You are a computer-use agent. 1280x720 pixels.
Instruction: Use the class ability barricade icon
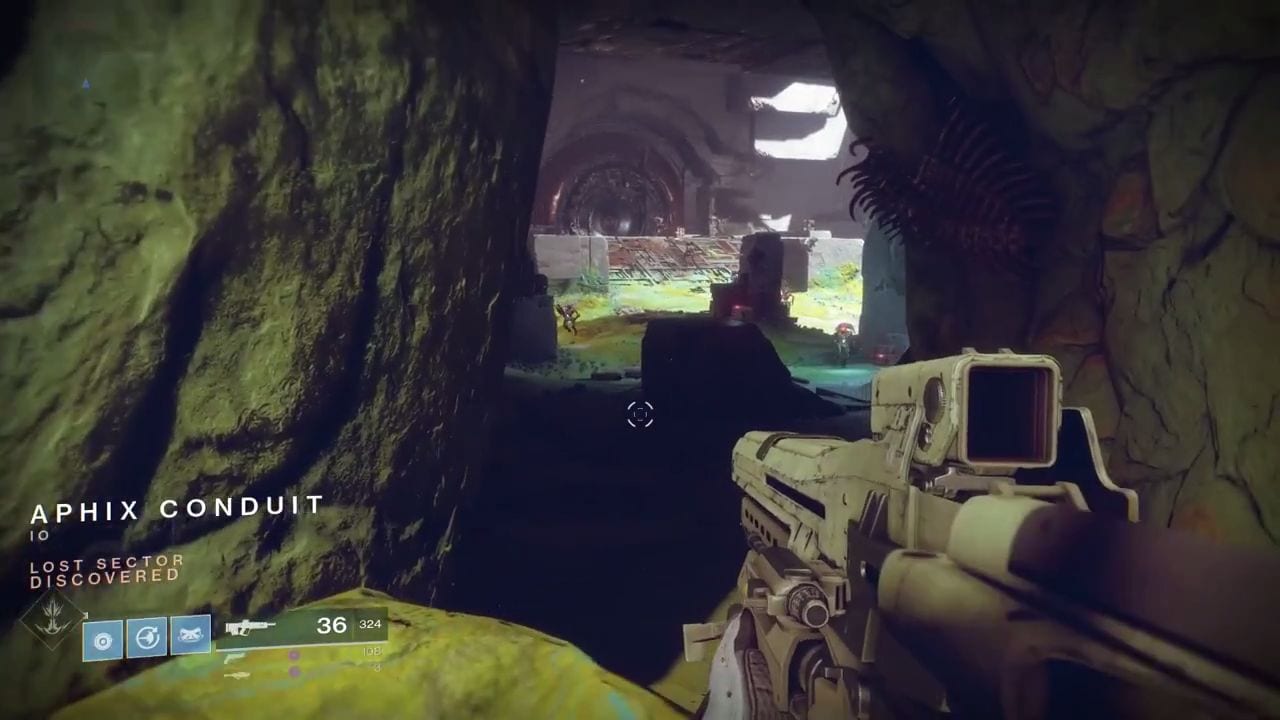(x=190, y=635)
